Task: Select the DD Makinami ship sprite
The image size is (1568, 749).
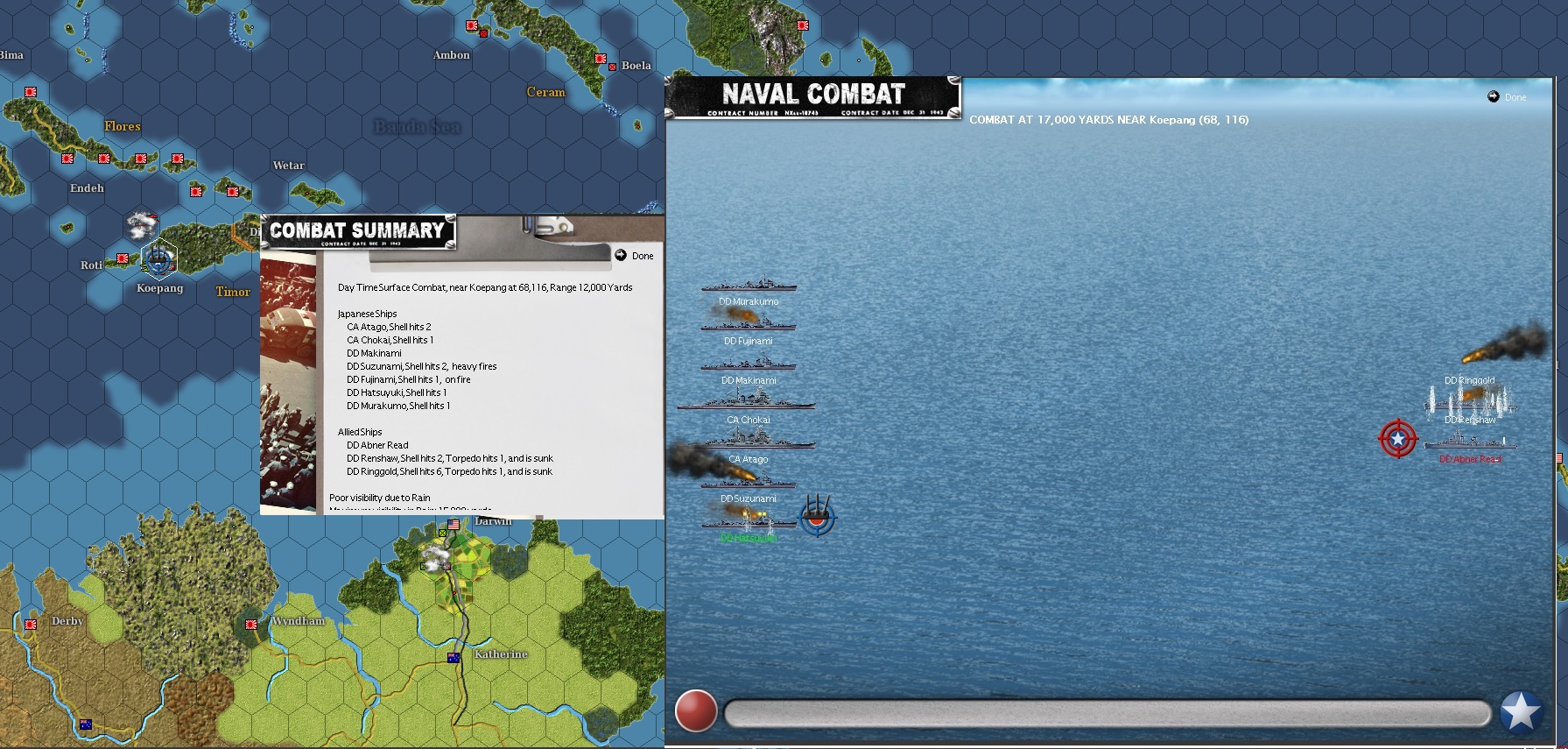Action: (749, 366)
